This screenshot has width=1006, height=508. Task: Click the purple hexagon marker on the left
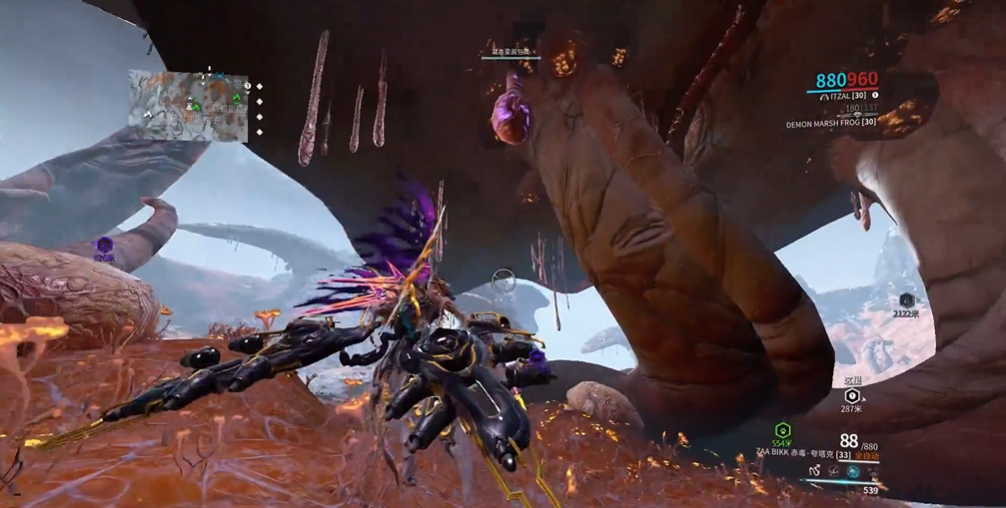click(x=104, y=245)
